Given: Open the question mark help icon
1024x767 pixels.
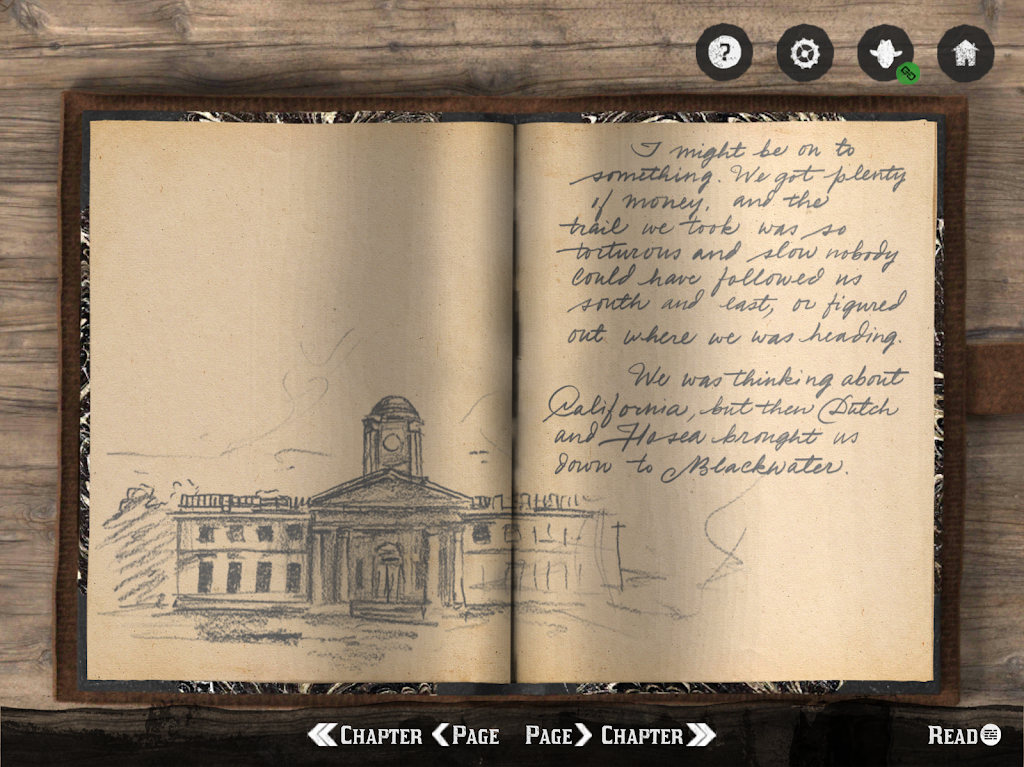Looking at the screenshot, I should pyautogui.click(x=724, y=52).
